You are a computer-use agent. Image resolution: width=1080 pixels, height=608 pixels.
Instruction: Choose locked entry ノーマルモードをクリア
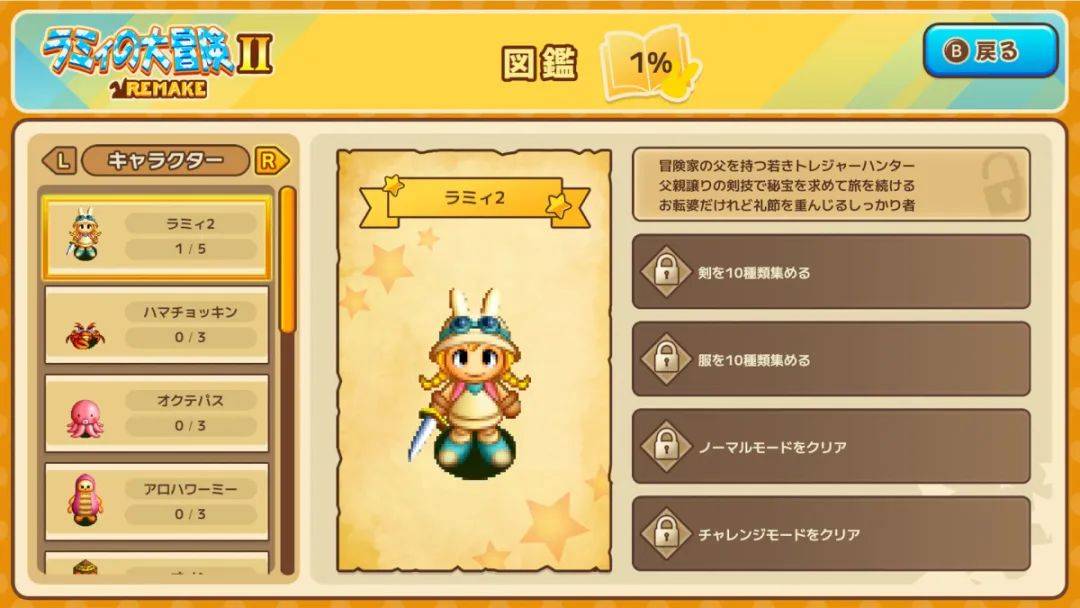pos(830,446)
